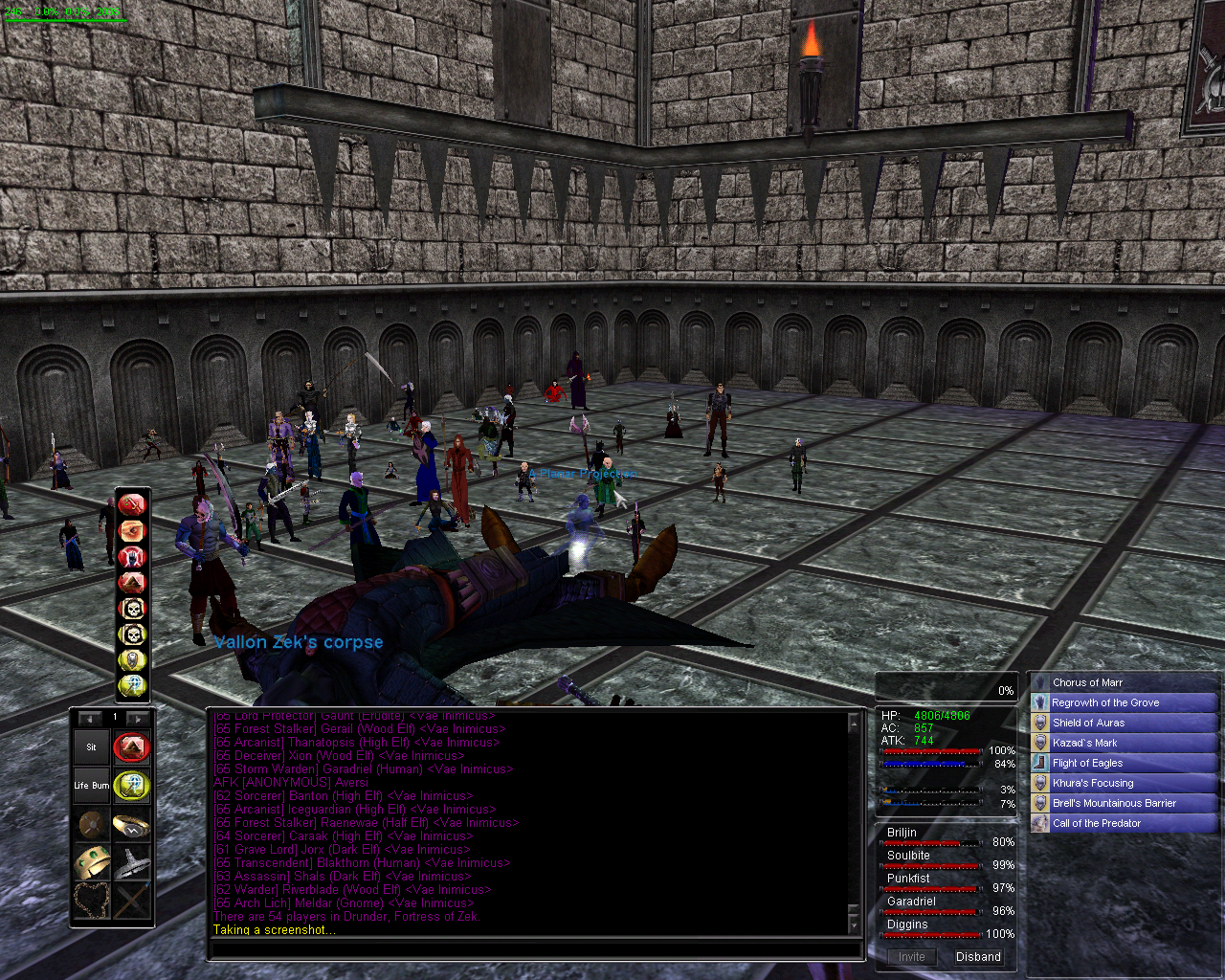Activate the Life Burn hotbutton
Screen dimensions: 1225x980
point(92,786)
